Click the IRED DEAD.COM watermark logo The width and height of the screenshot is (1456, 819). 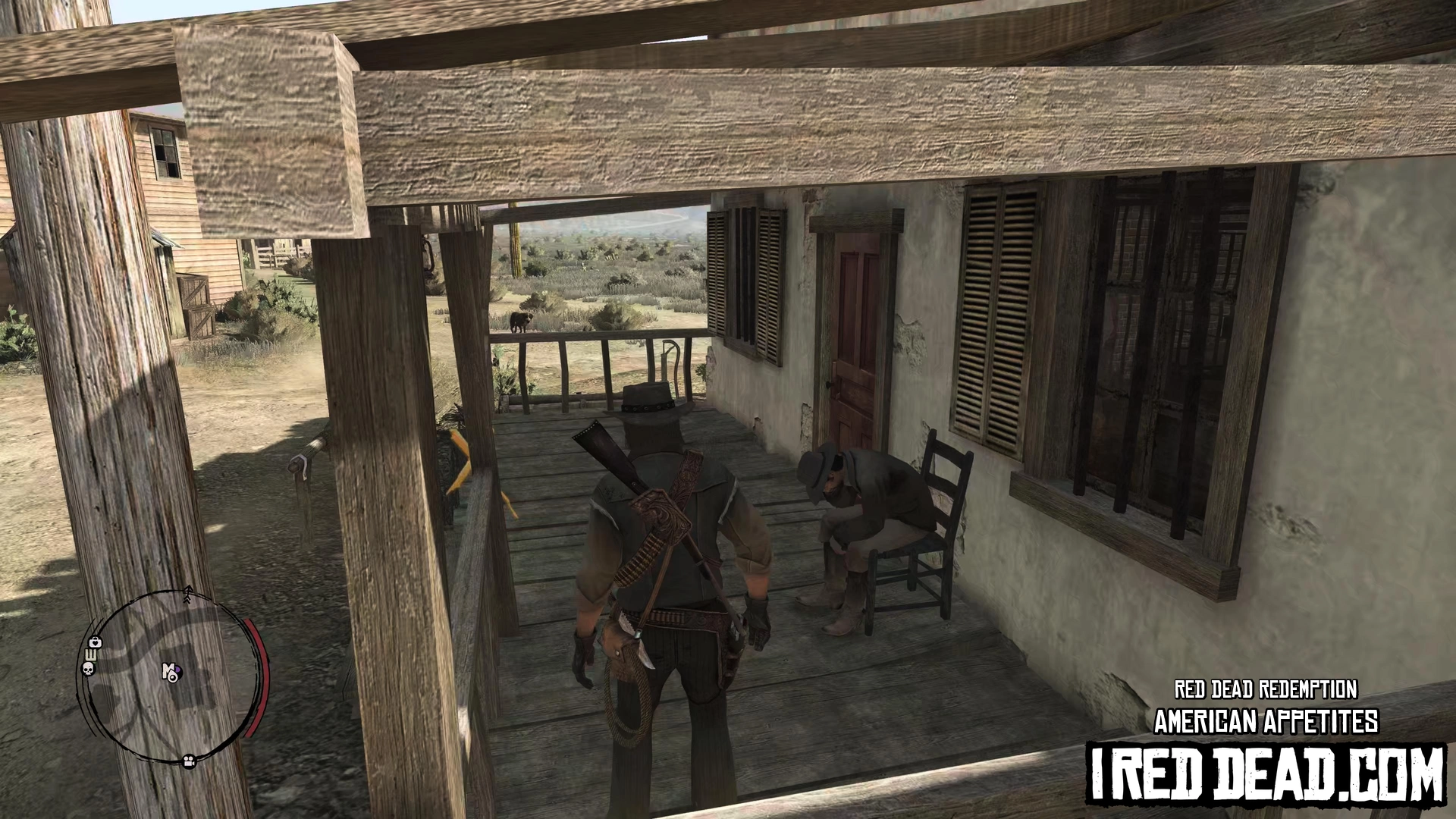[x=1266, y=773]
